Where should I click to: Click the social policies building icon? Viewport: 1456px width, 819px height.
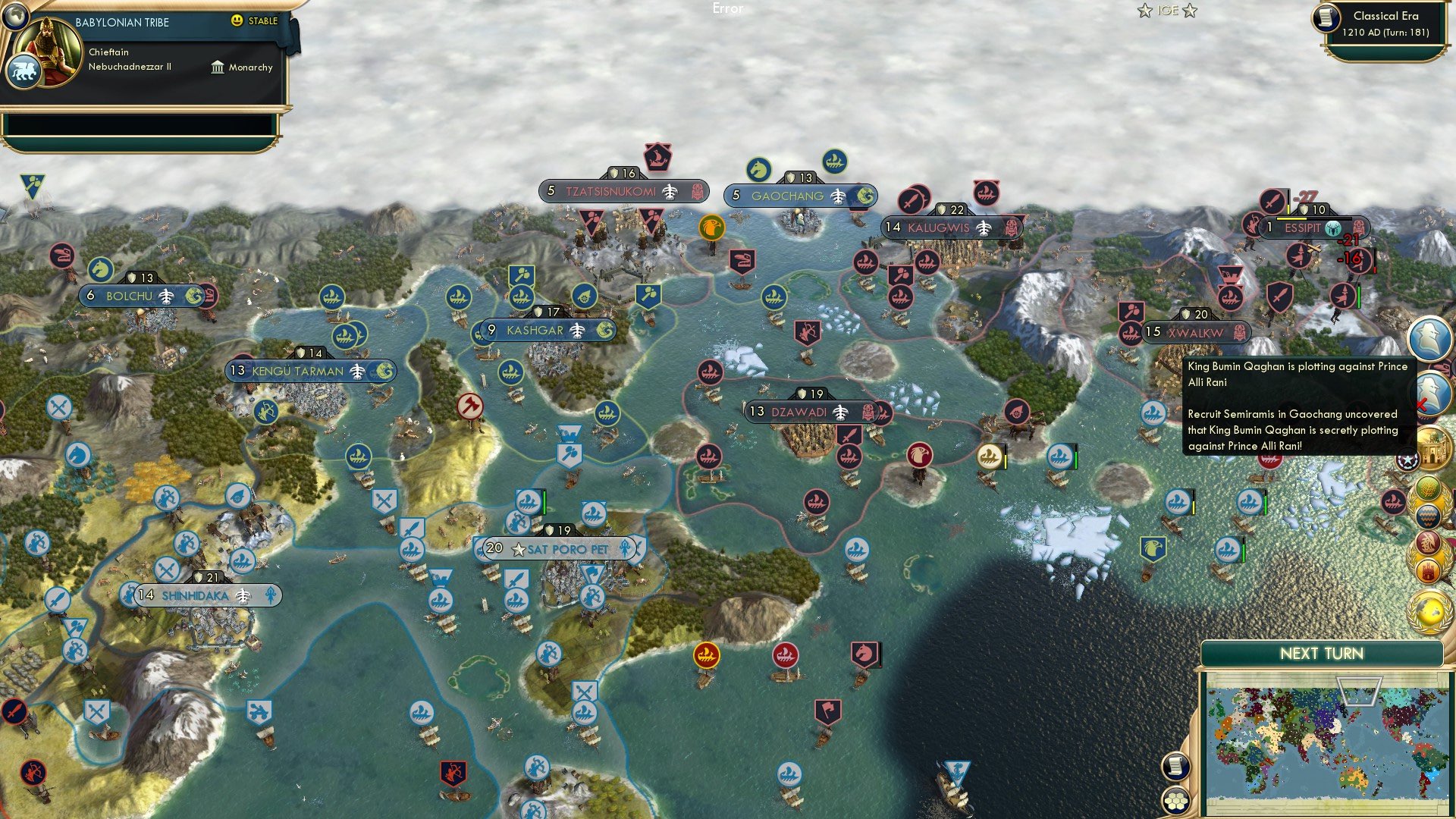(1433, 445)
